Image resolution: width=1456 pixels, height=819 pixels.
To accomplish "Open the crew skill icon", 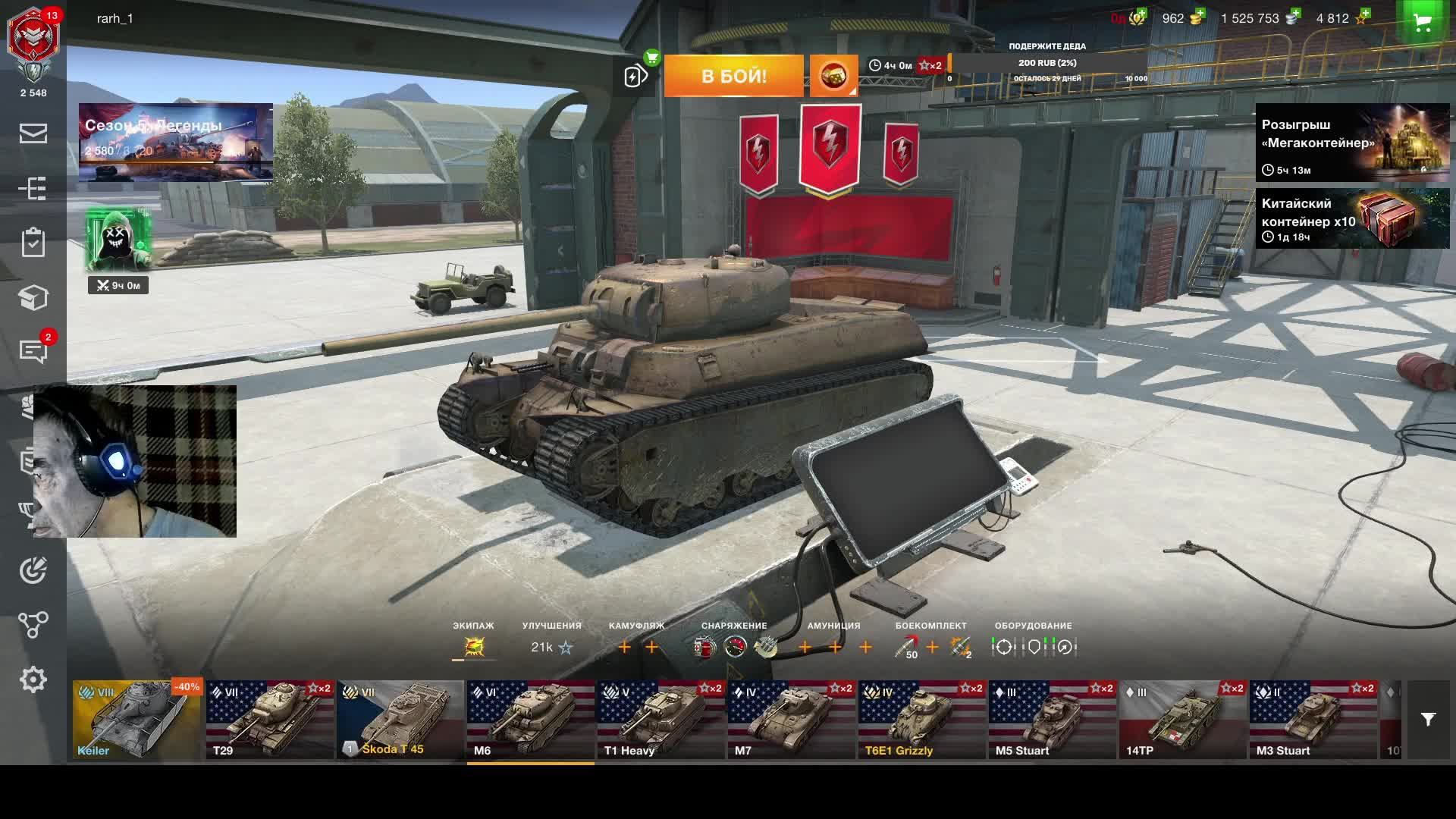I will 474,647.
